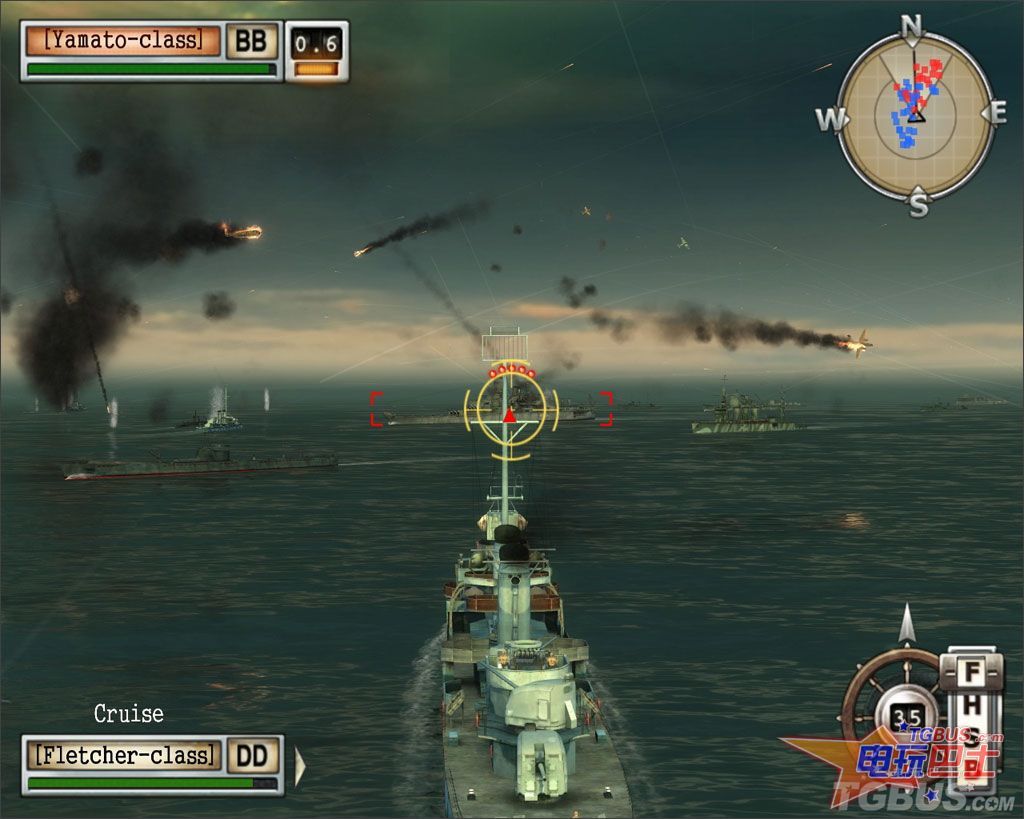The width and height of the screenshot is (1024, 819).
Task: Set engine telegraph to F (full)
Action: click(x=972, y=672)
